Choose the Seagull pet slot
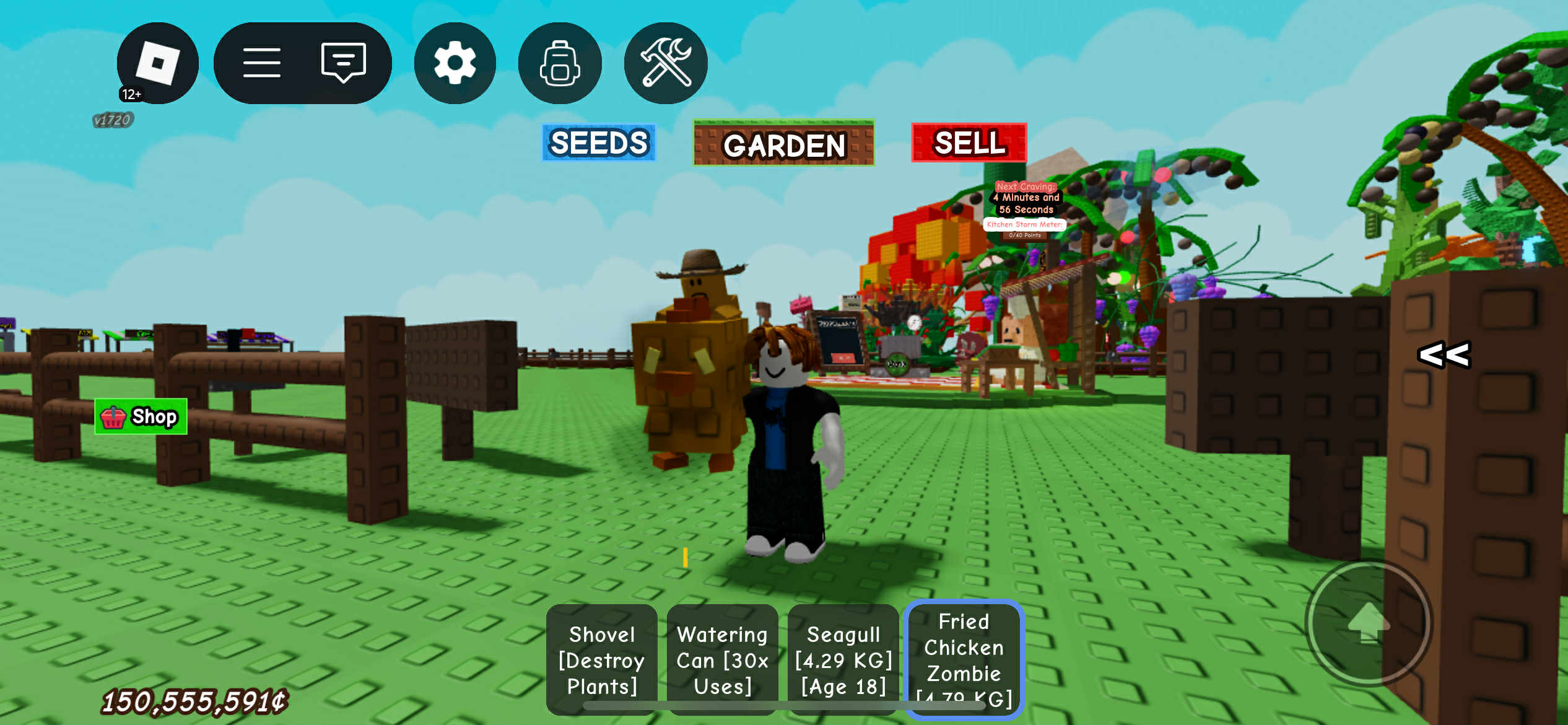The image size is (1568, 725). pyautogui.click(x=843, y=659)
